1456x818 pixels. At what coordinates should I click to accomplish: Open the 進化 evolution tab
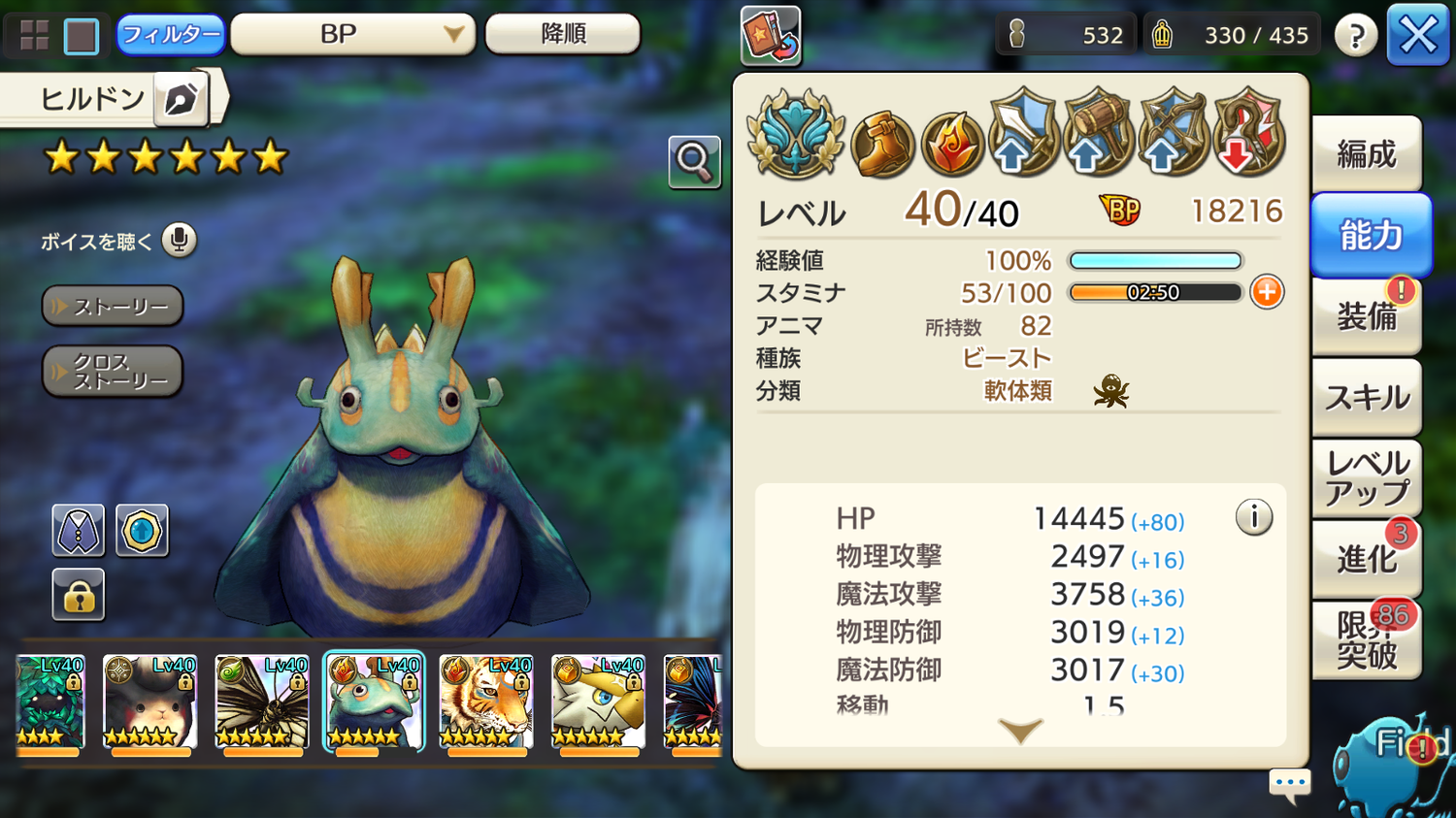click(x=1366, y=559)
